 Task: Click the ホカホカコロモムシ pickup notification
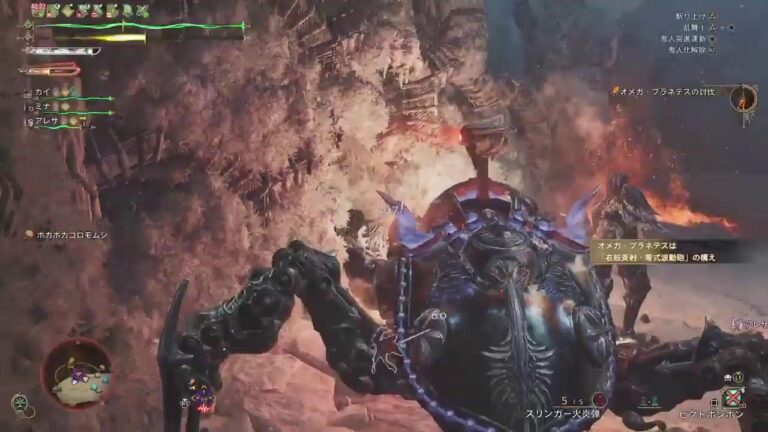(72, 234)
